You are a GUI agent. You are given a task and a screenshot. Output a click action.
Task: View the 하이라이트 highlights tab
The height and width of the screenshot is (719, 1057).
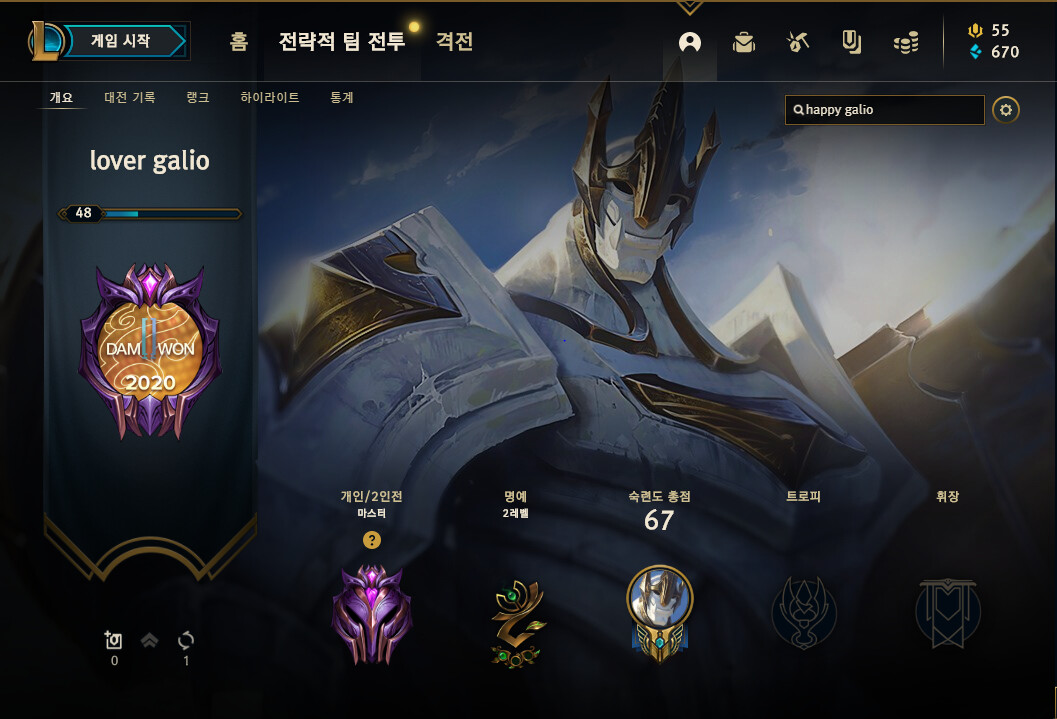click(x=270, y=98)
